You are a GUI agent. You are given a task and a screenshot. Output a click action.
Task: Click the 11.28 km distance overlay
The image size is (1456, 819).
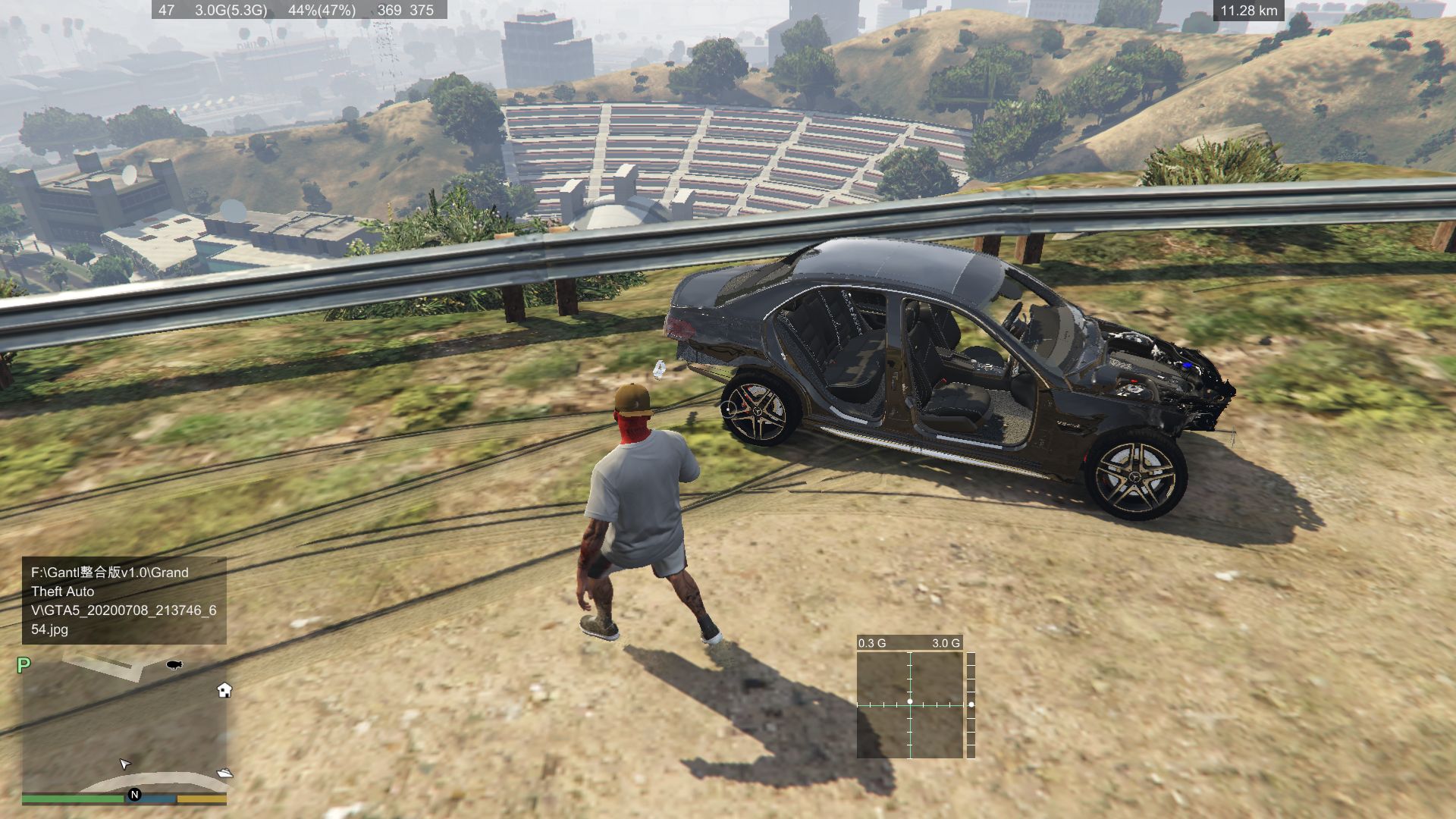tap(1248, 11)
